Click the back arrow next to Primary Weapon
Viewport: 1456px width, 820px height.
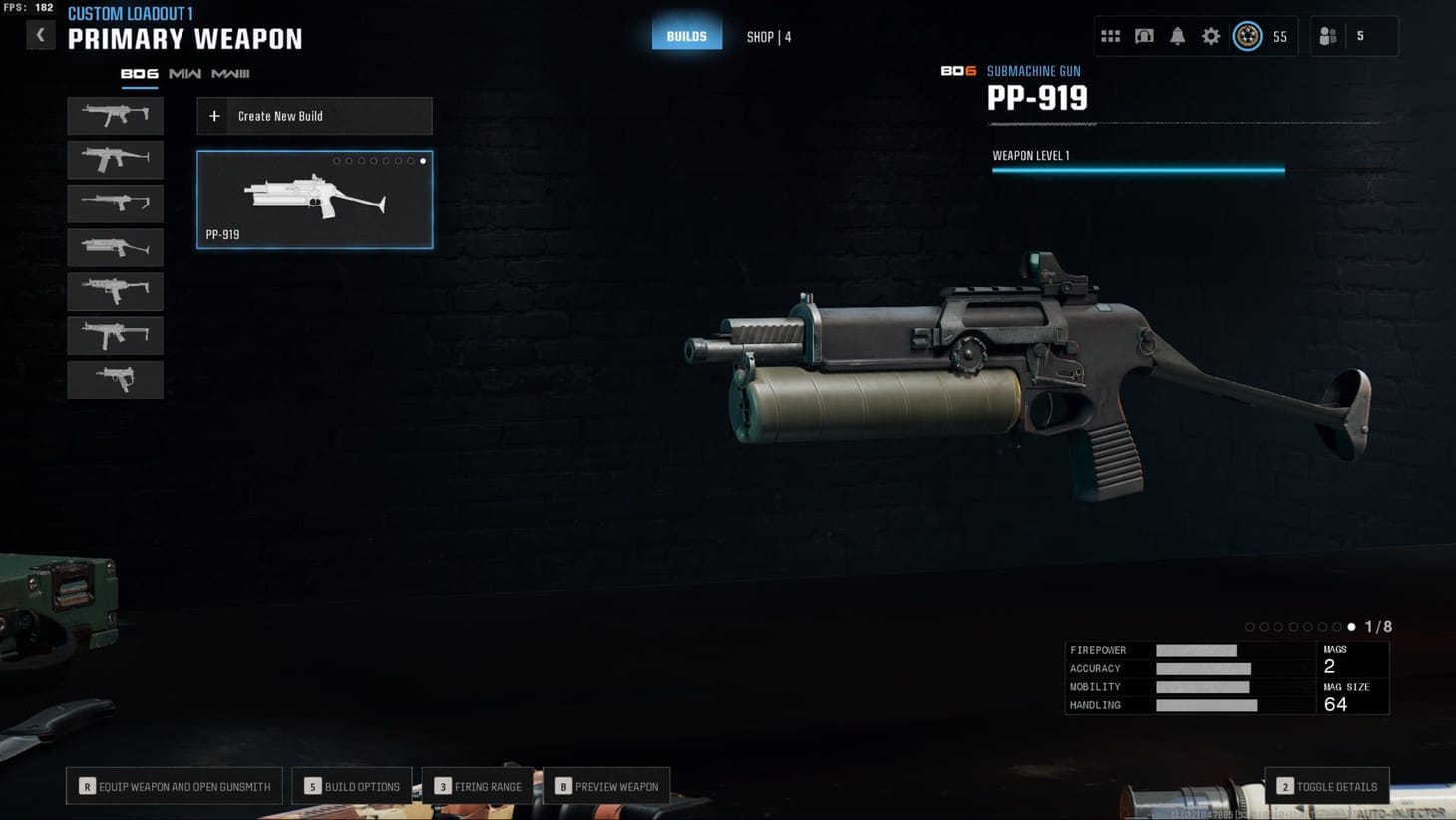(x=40, y=34)
